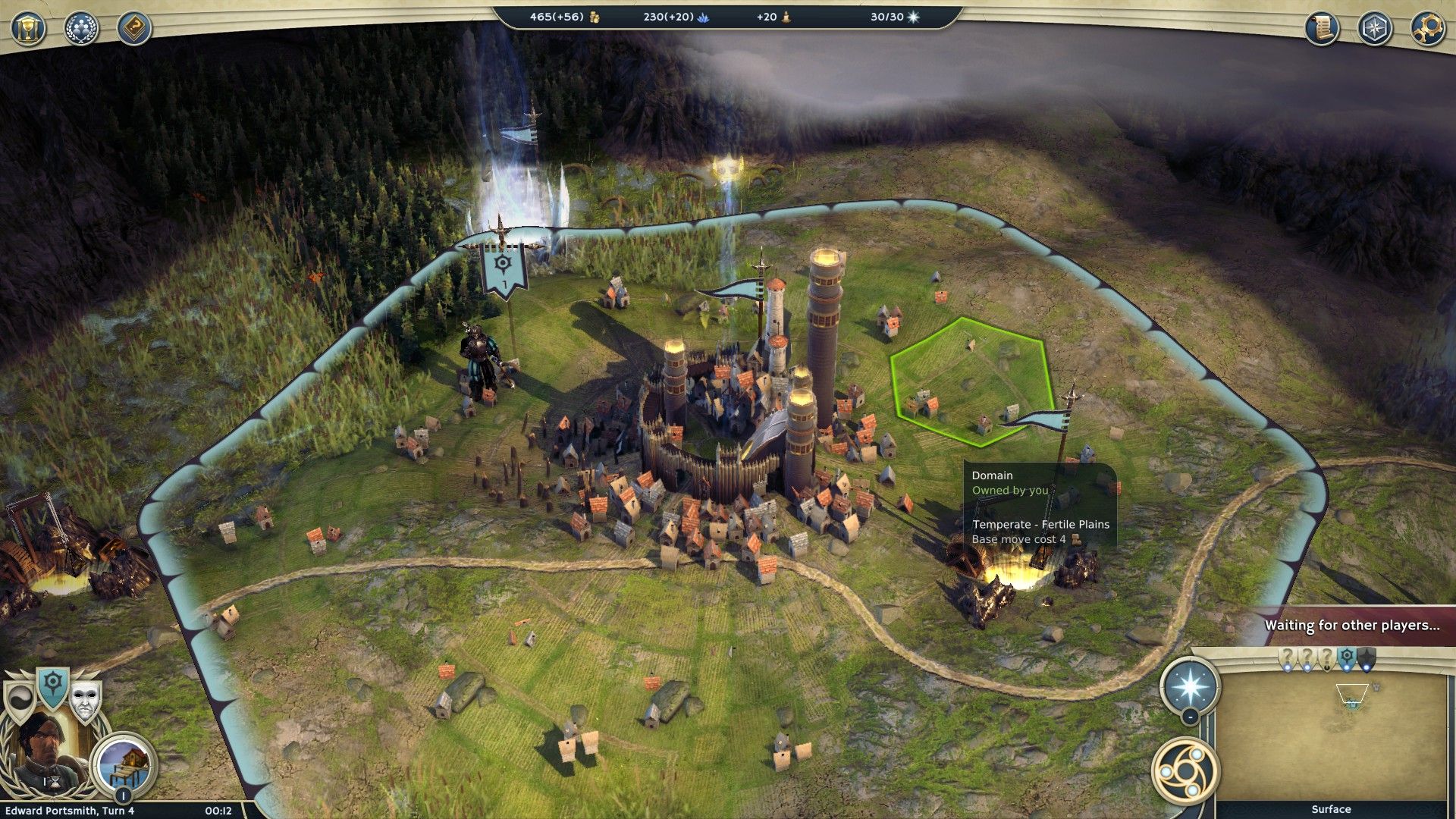Select Edward Portsmith's leader portrait
Viewport: 1456px width, 819px height.
44,751
